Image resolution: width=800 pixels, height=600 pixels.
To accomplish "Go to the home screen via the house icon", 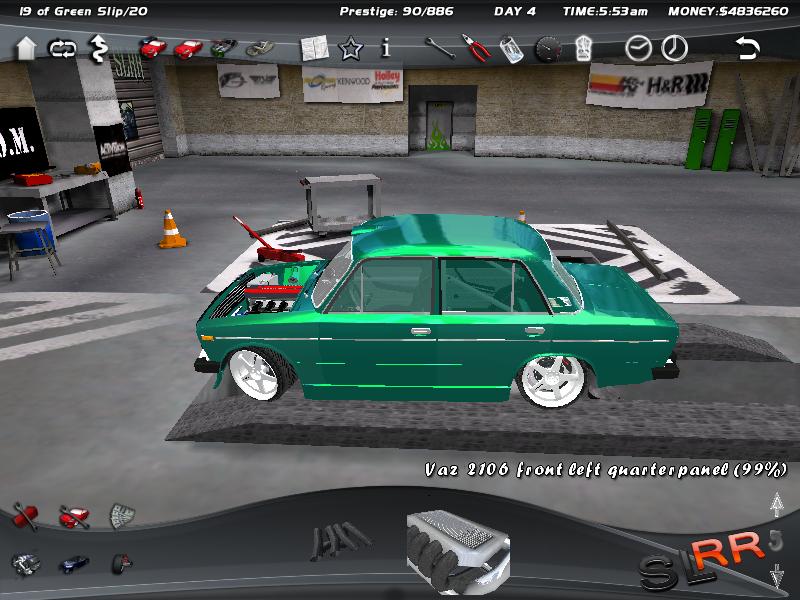I will coord(26,48).
